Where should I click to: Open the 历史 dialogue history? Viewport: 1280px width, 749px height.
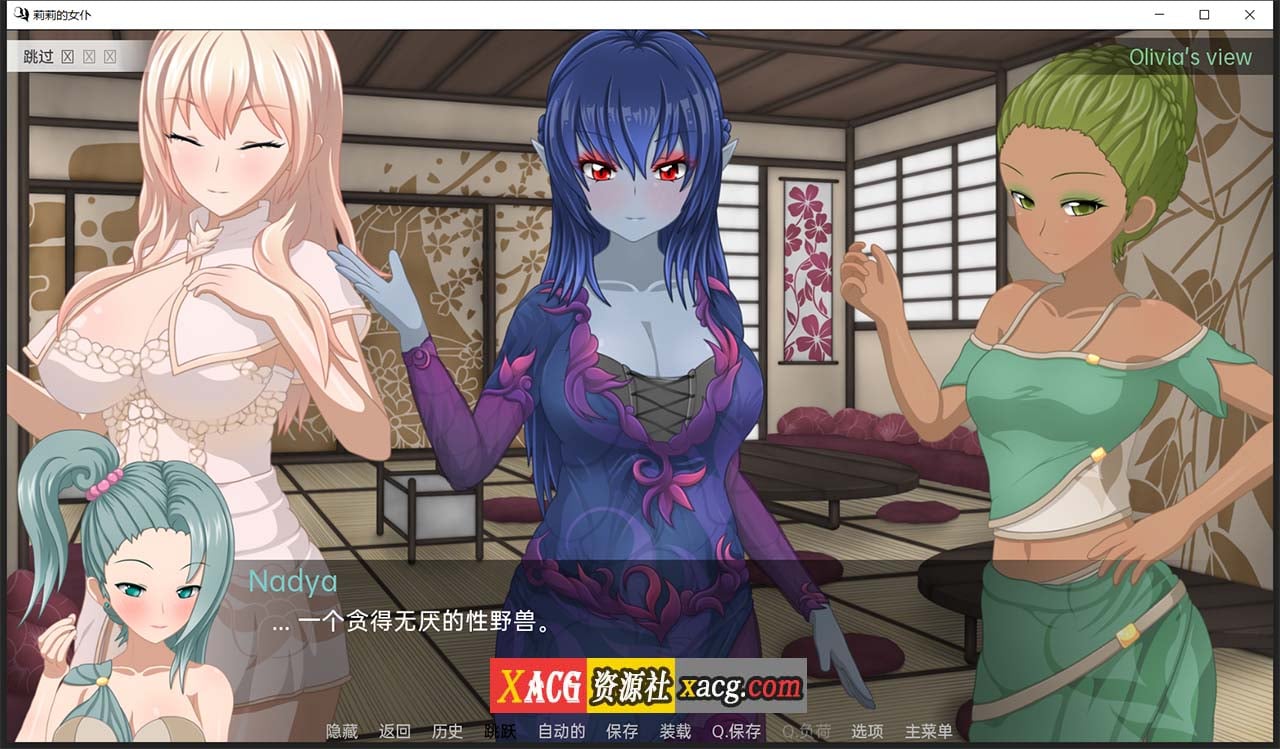[x=448, y=731]
